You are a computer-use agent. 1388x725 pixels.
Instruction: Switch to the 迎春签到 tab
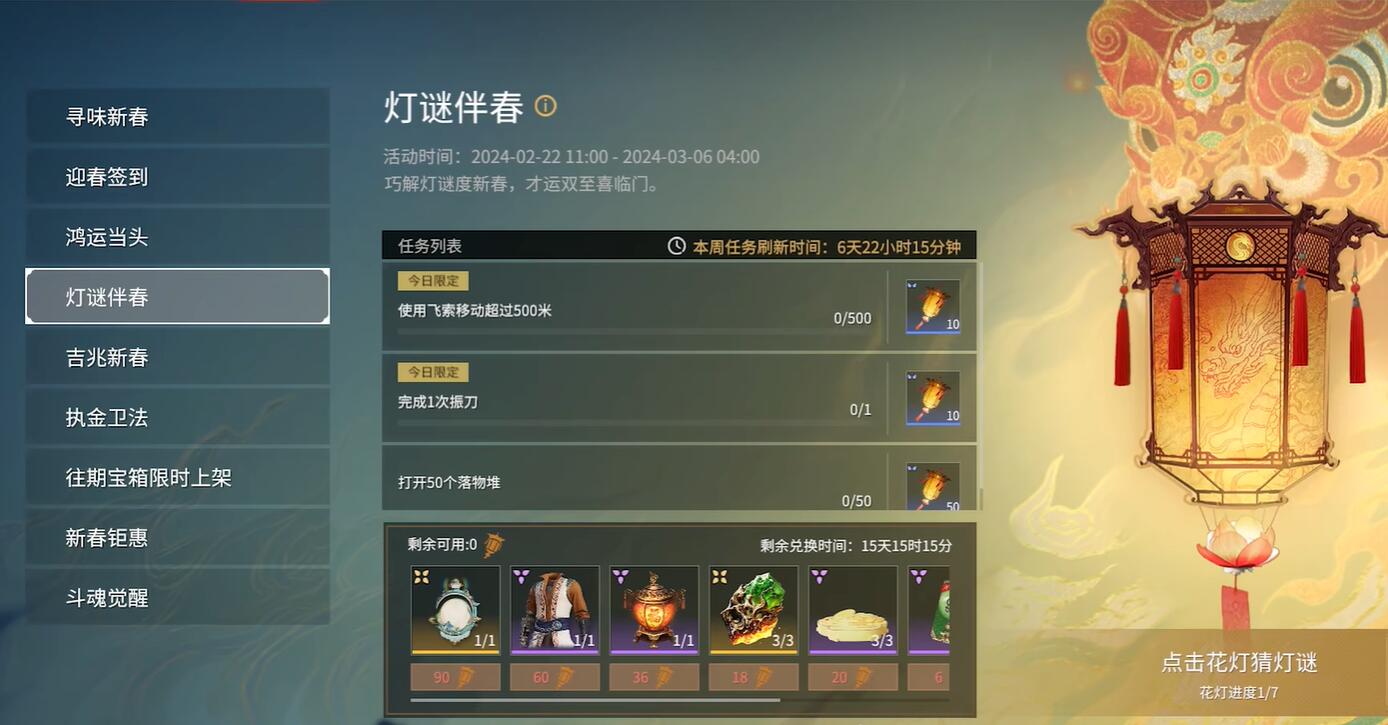click(177, 176)
